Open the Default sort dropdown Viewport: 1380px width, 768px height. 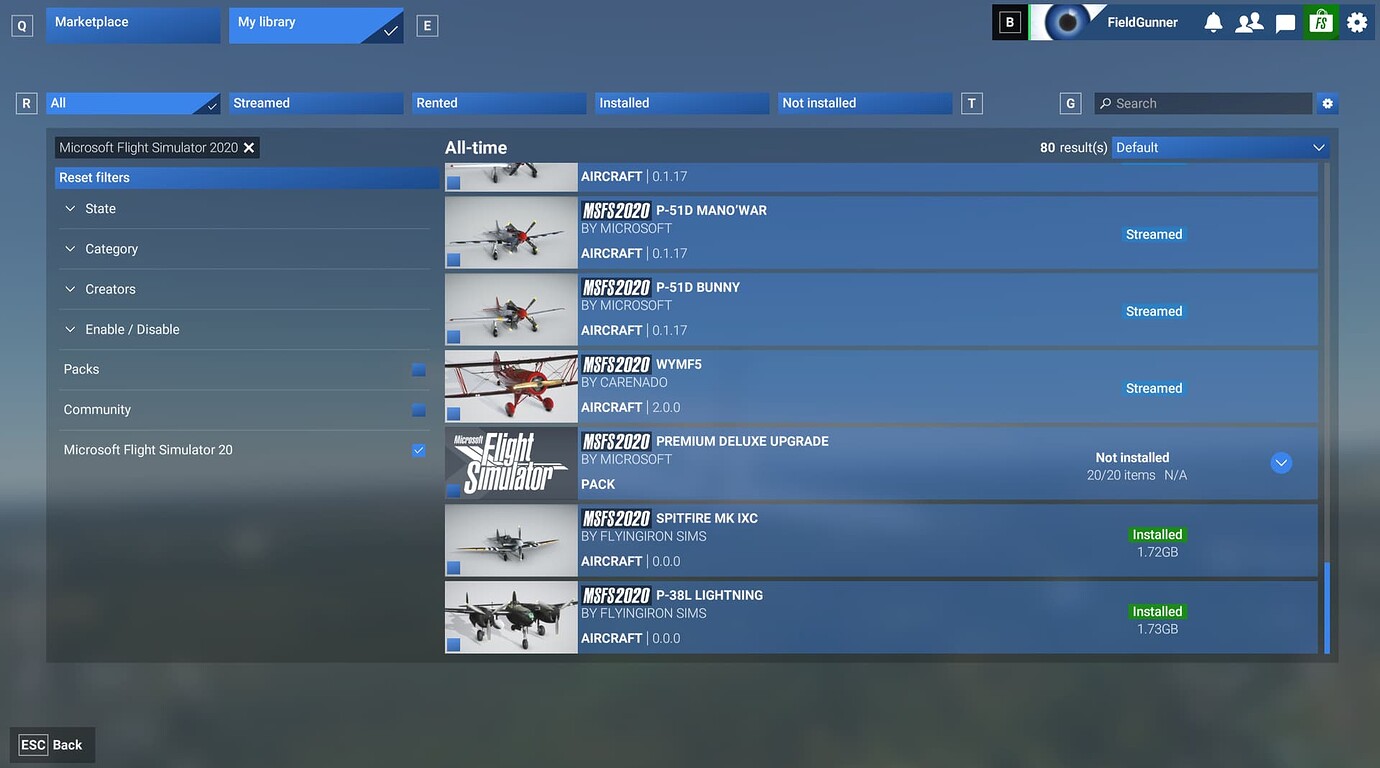point(1221,148)
